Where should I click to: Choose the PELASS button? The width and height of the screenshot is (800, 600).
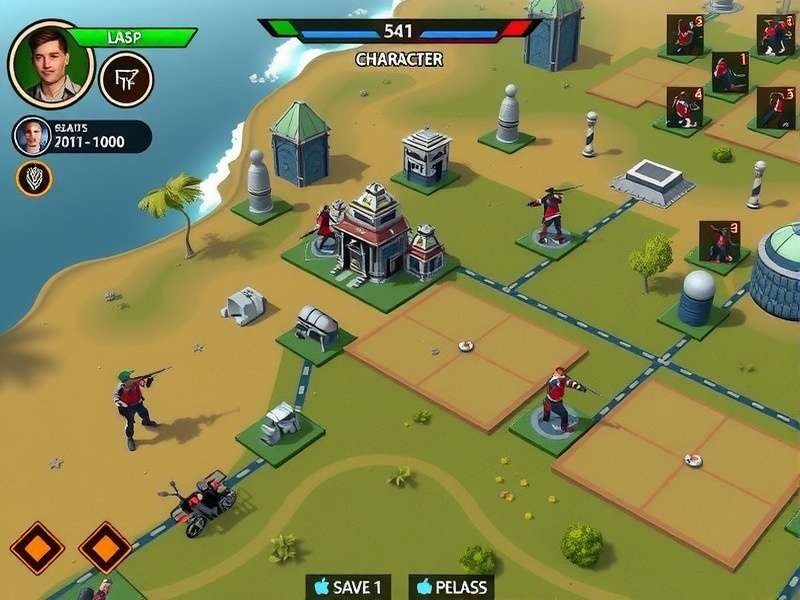click(453, 587)
